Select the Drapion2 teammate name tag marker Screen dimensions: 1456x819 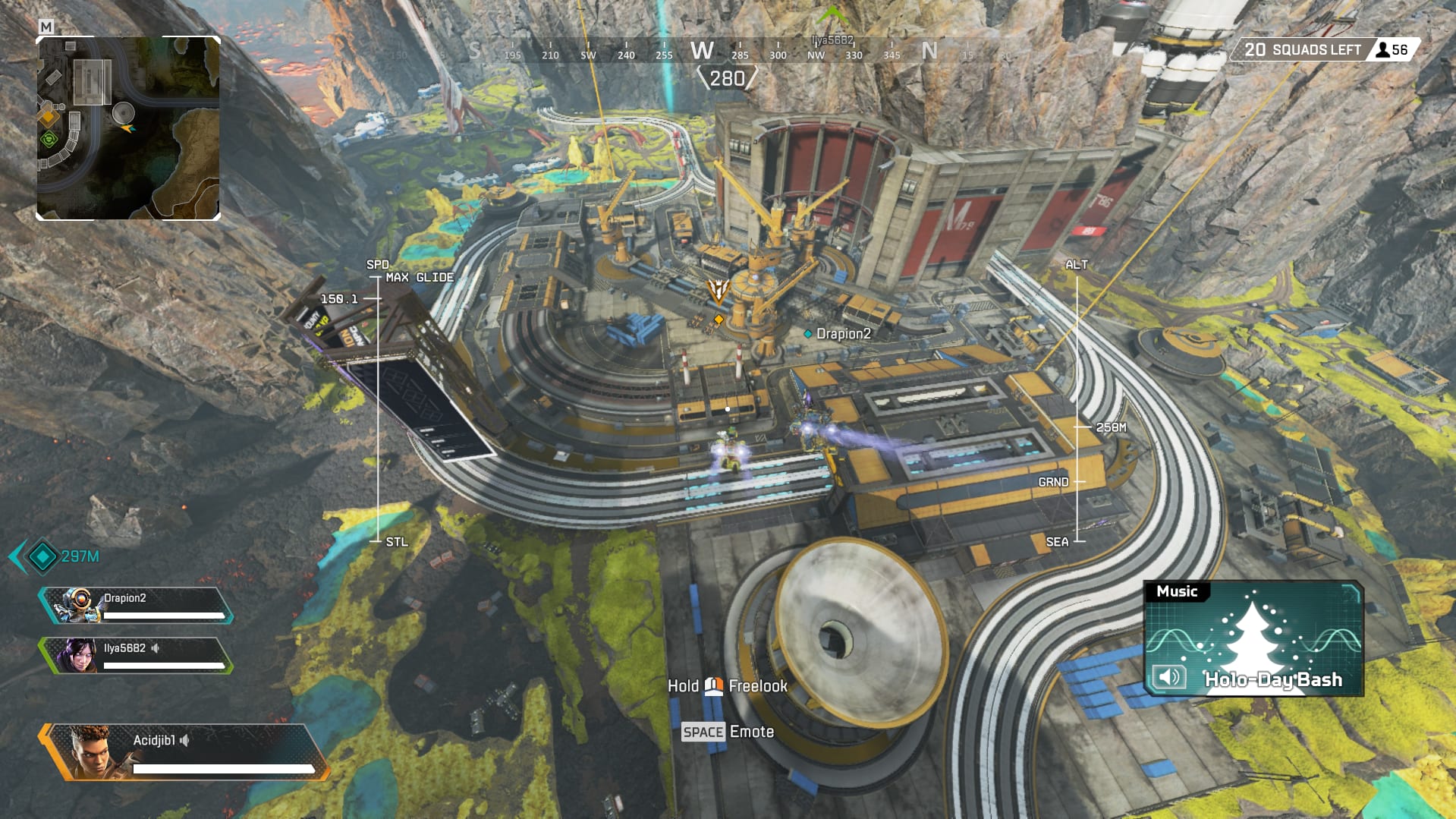click(838, 334)
